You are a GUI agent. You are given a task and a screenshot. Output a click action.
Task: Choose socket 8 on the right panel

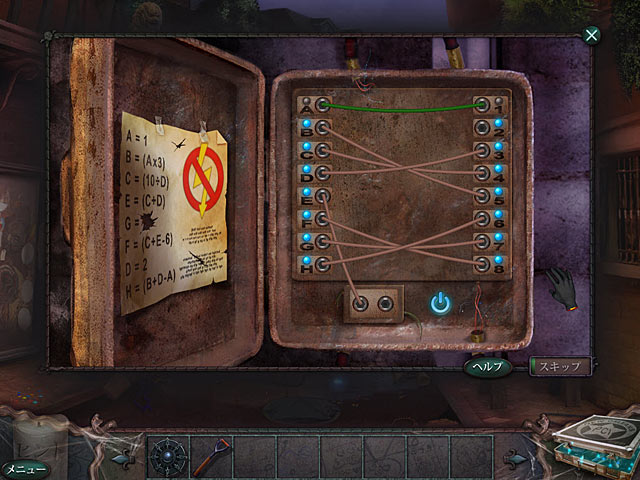click(482, 264)
